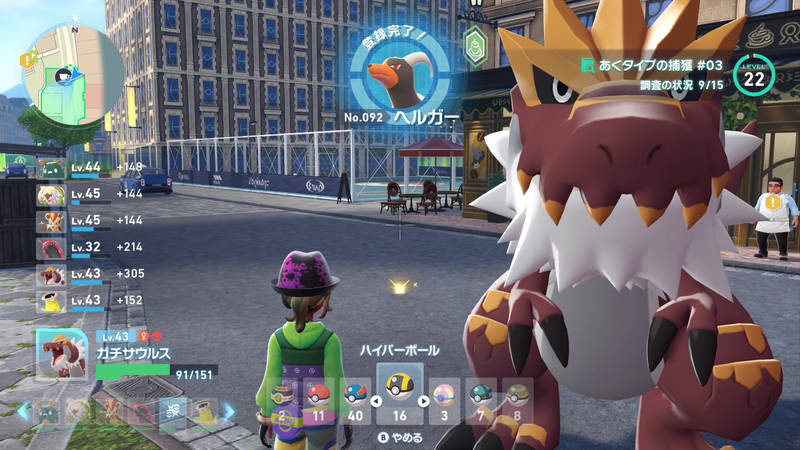800x450 pixels.
Task: Cycle the party quick bar left
Action: (x=22, y=410)
